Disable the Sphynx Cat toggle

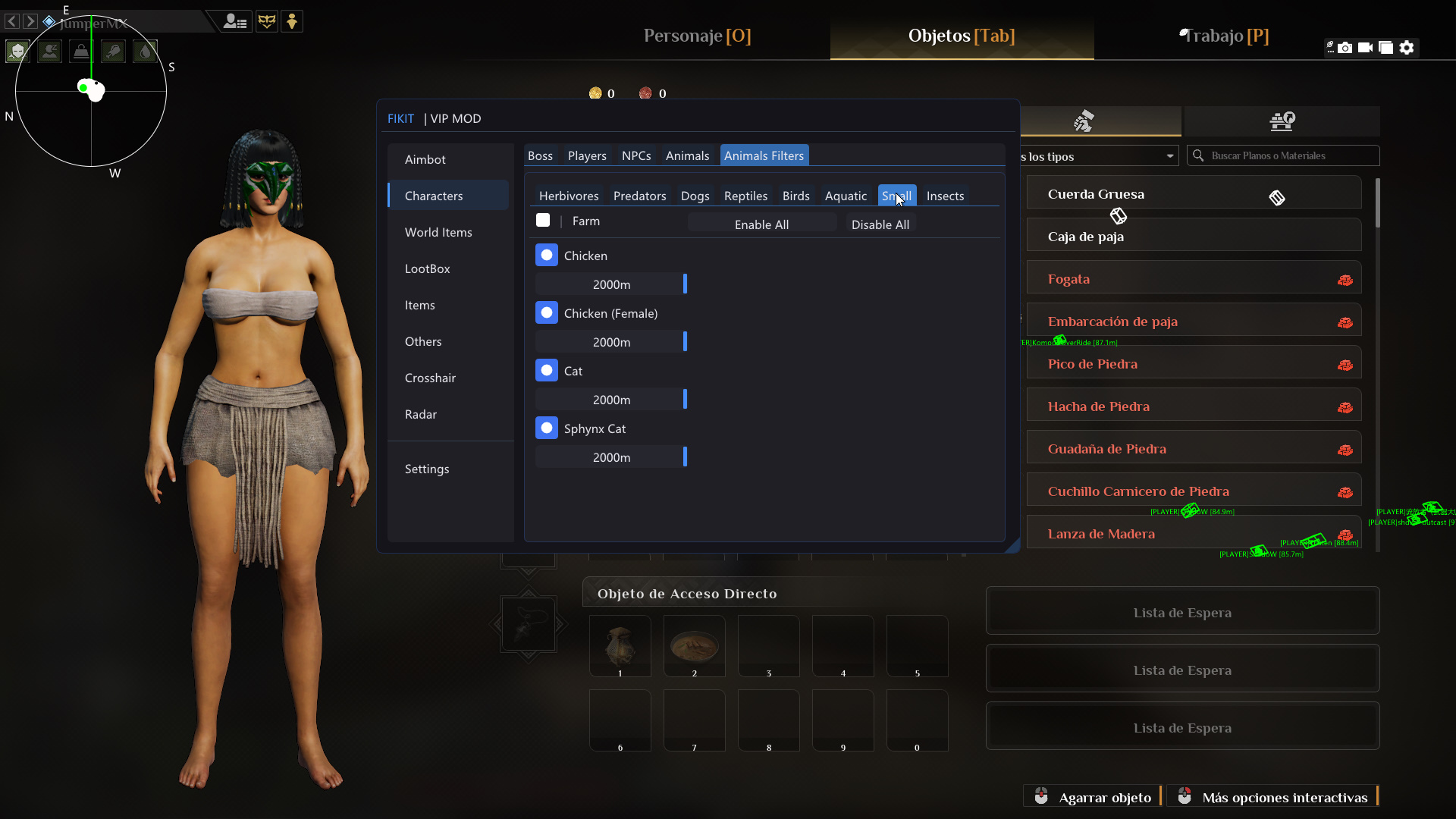(x=547, y=428)
